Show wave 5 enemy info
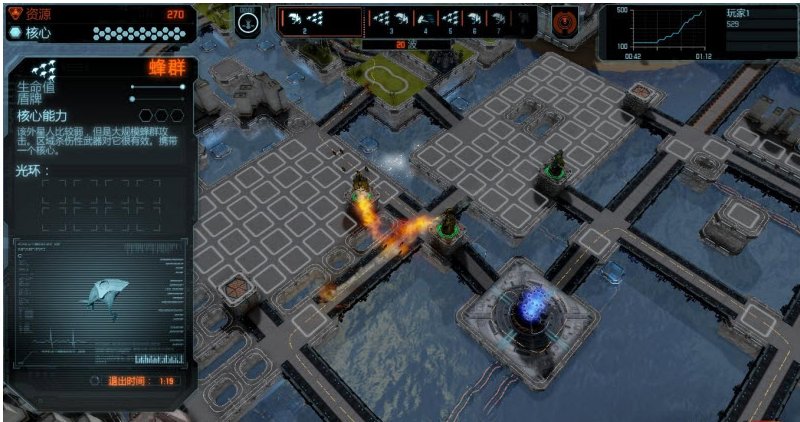 [x=451, y=20]
